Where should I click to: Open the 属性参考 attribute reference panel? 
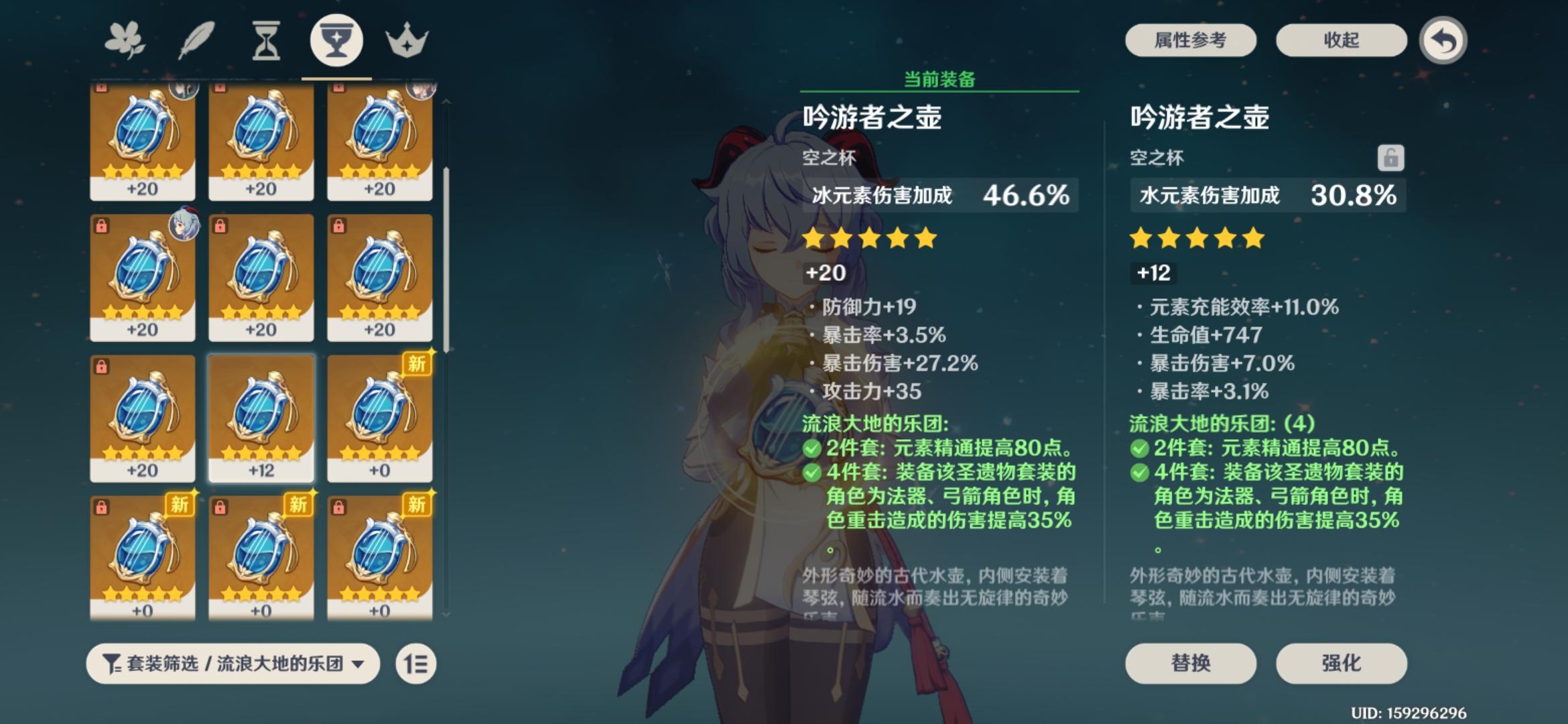[1191, 40]
